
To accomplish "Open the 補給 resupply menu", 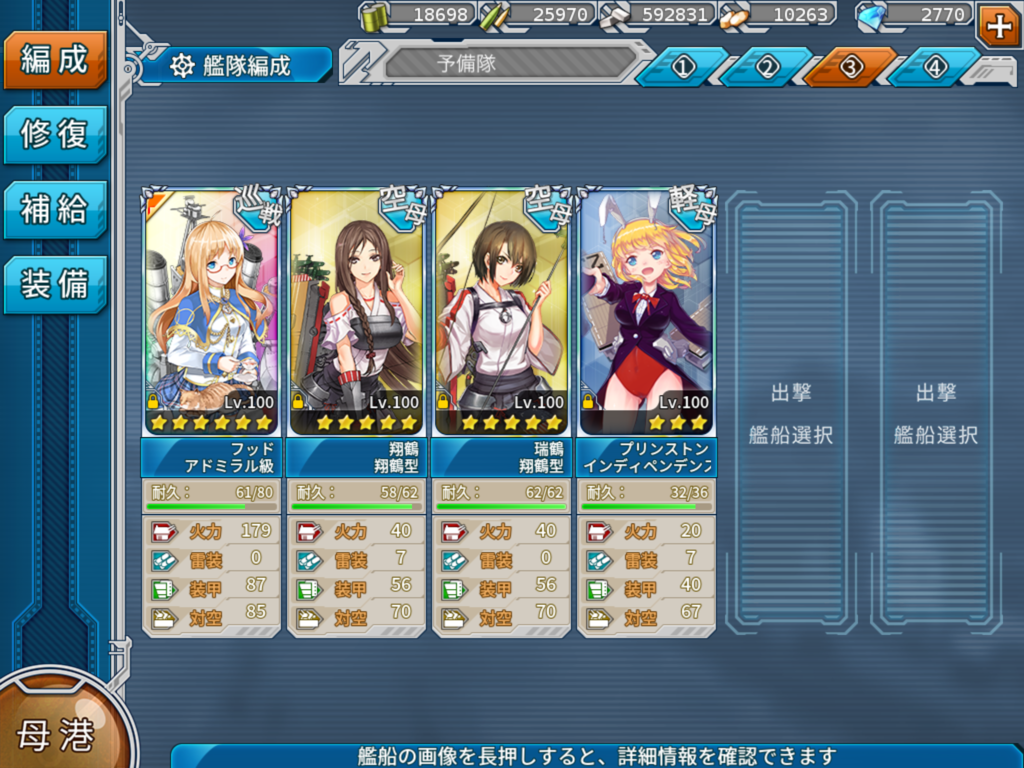I will [54, 210].
